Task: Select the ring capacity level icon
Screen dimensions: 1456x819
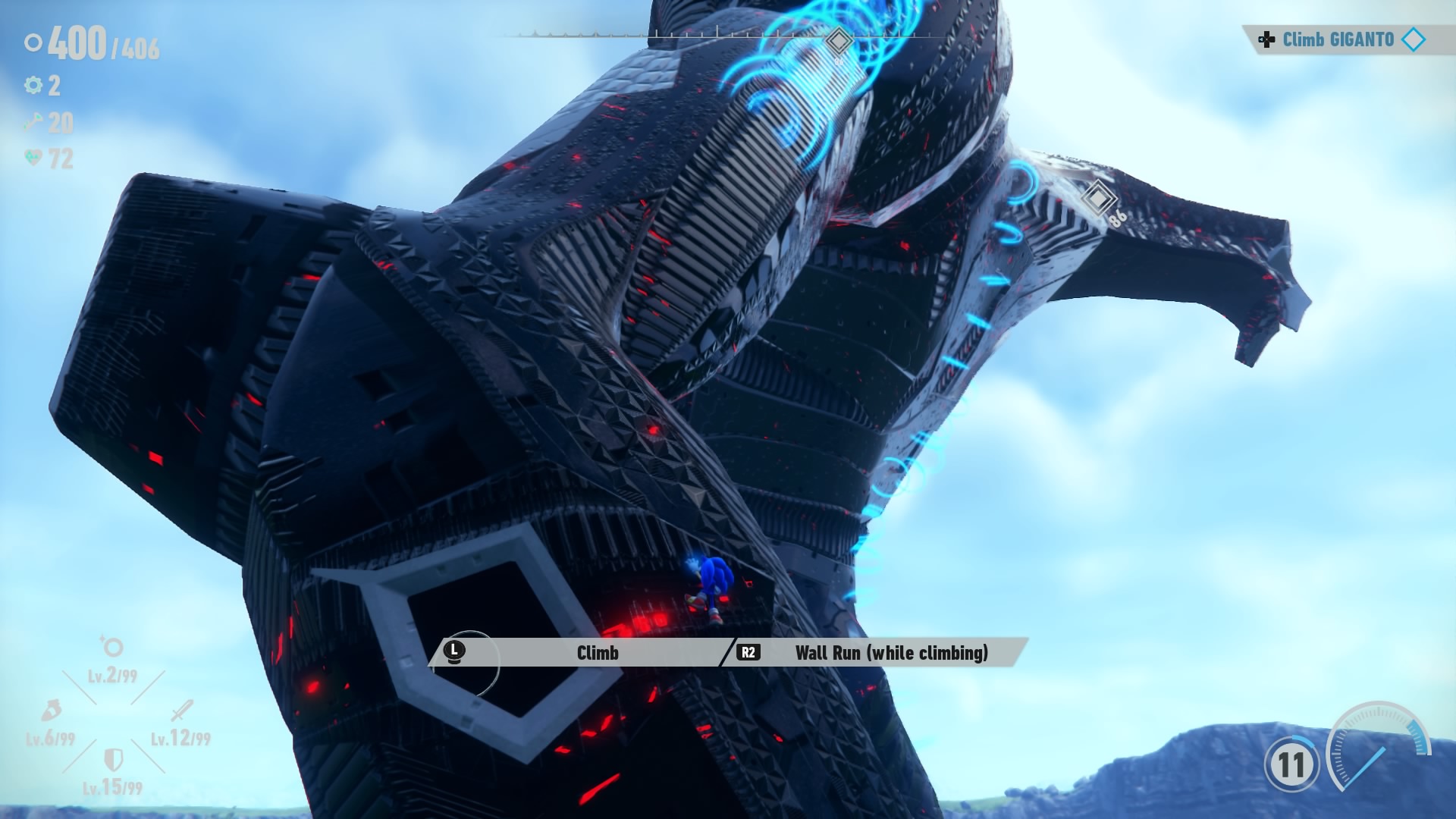Action: 112,647
